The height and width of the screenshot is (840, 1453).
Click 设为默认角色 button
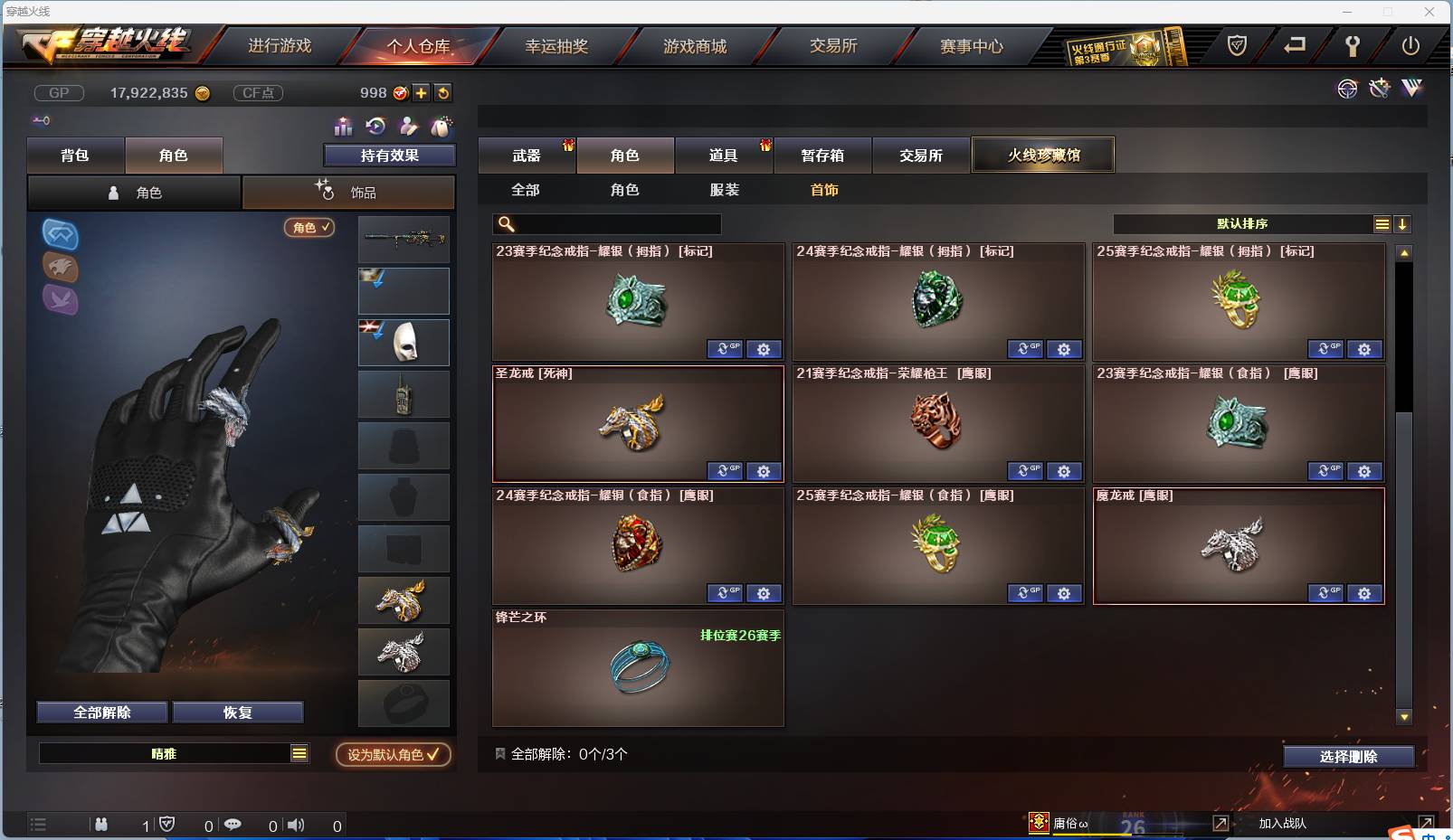[391, 755]
